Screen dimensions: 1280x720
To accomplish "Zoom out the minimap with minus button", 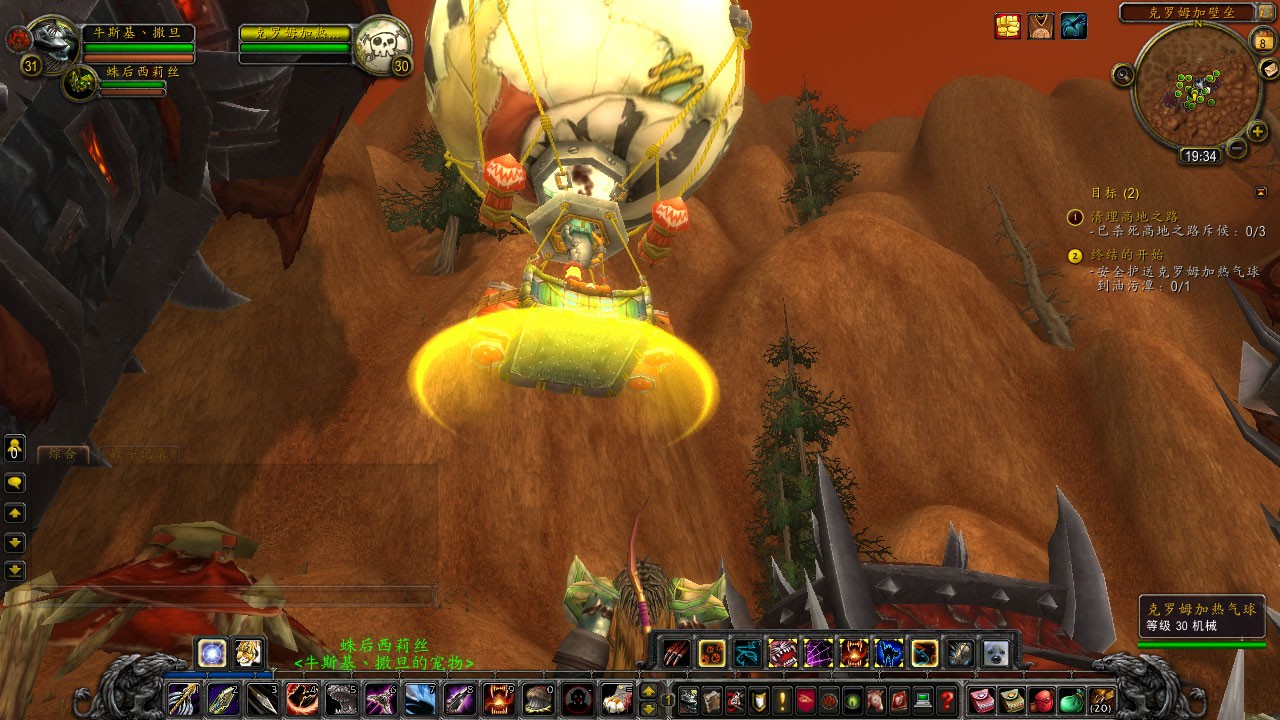I will point(1236,149).
